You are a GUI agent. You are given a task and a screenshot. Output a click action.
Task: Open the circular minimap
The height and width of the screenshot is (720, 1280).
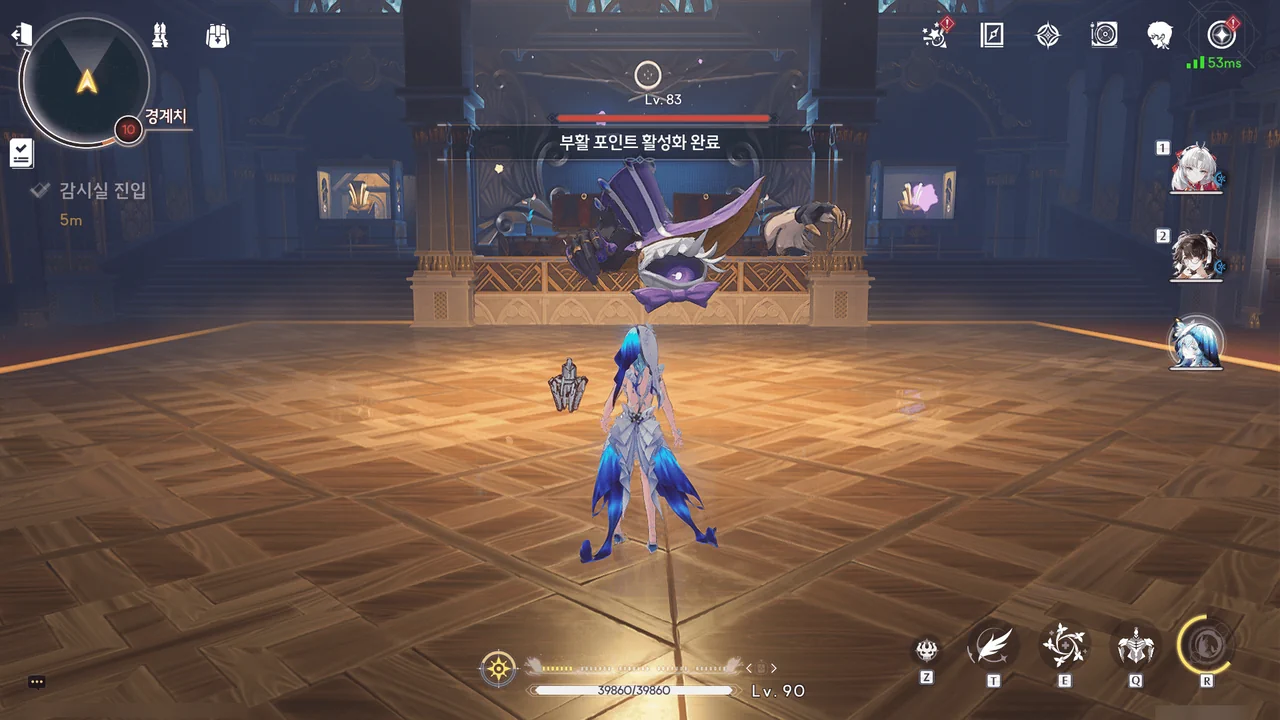86,80
